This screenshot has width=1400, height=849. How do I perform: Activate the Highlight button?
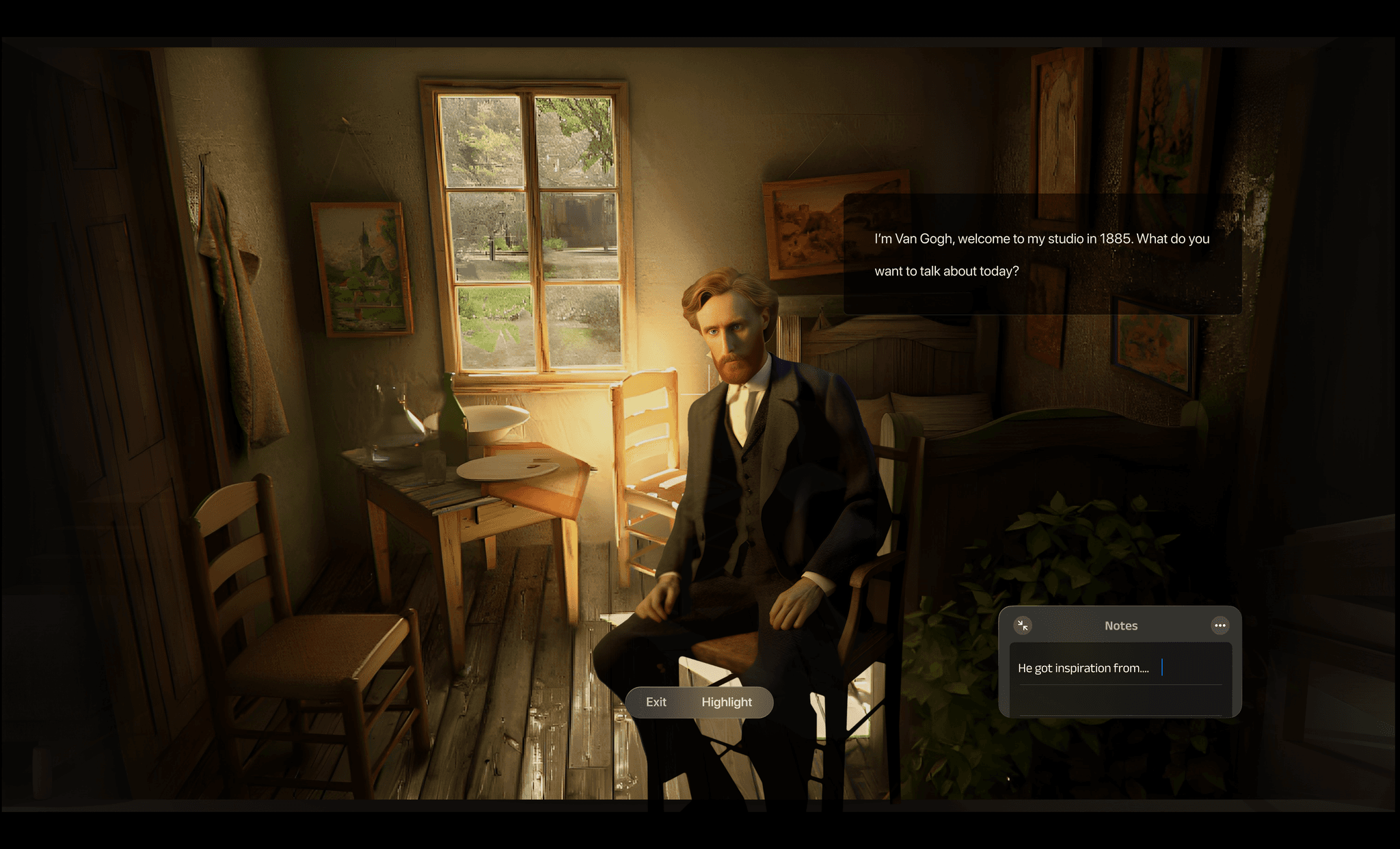[x=726, y=702]
